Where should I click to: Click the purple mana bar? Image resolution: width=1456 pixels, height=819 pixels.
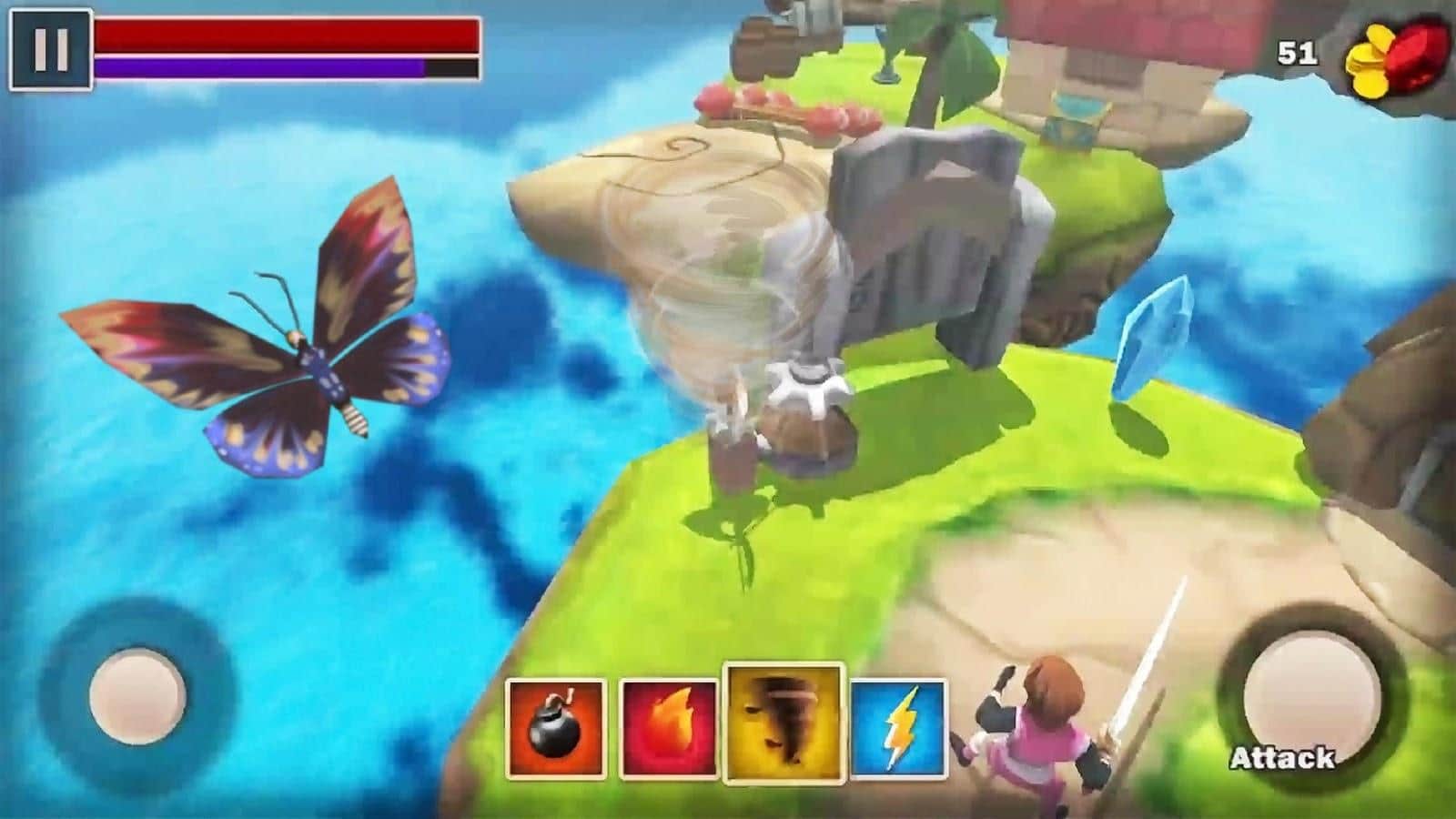(259, 66)
